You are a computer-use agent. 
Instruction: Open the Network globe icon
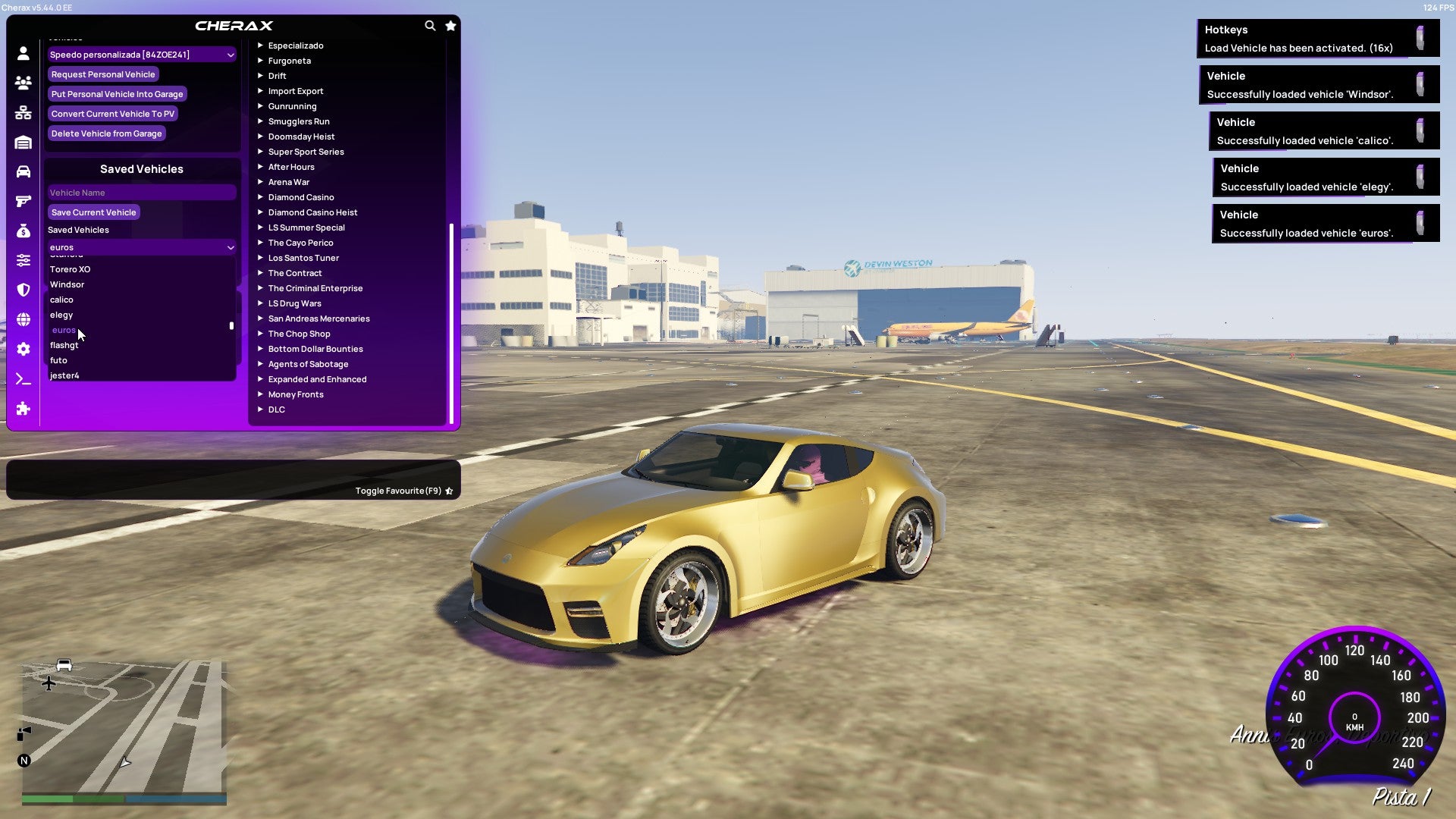23,320
